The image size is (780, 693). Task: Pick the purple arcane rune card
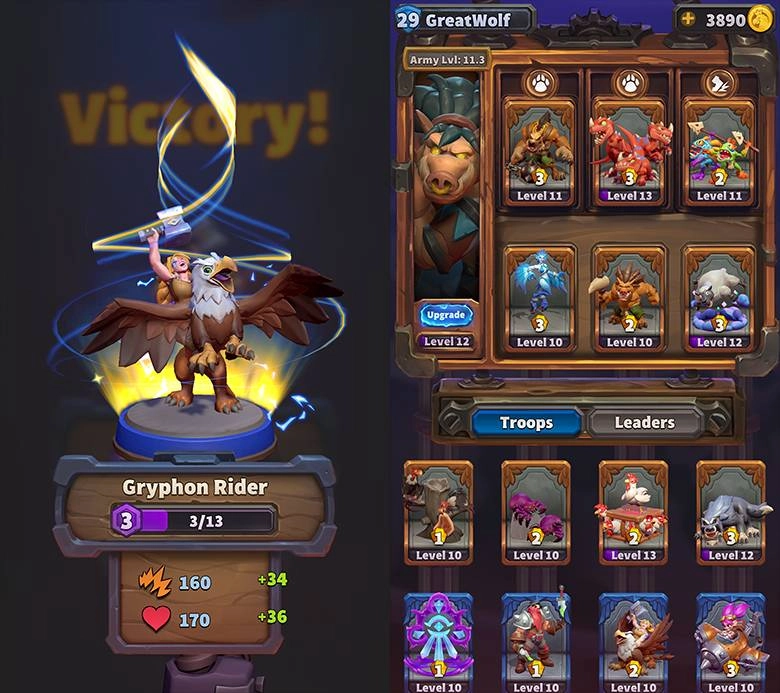[439, 640]
